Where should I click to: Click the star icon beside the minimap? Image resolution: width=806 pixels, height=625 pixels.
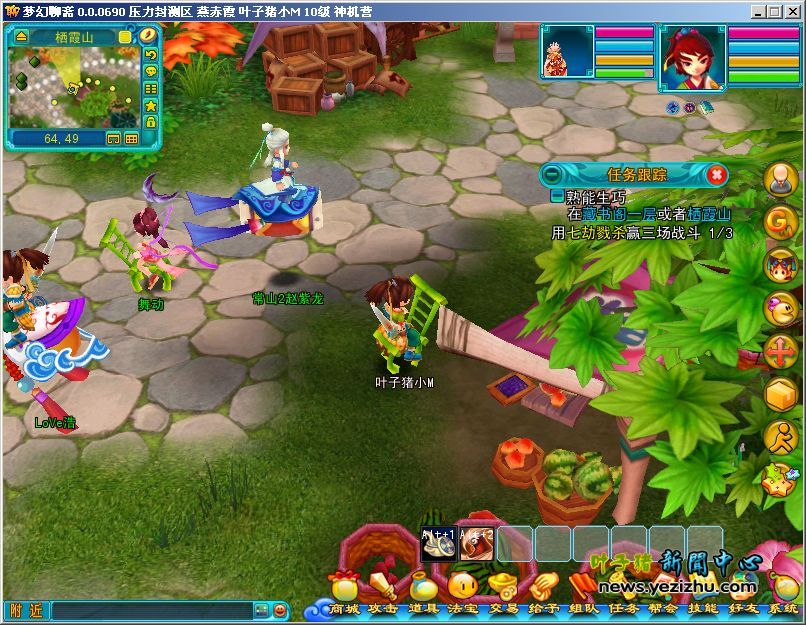[151, 105]
